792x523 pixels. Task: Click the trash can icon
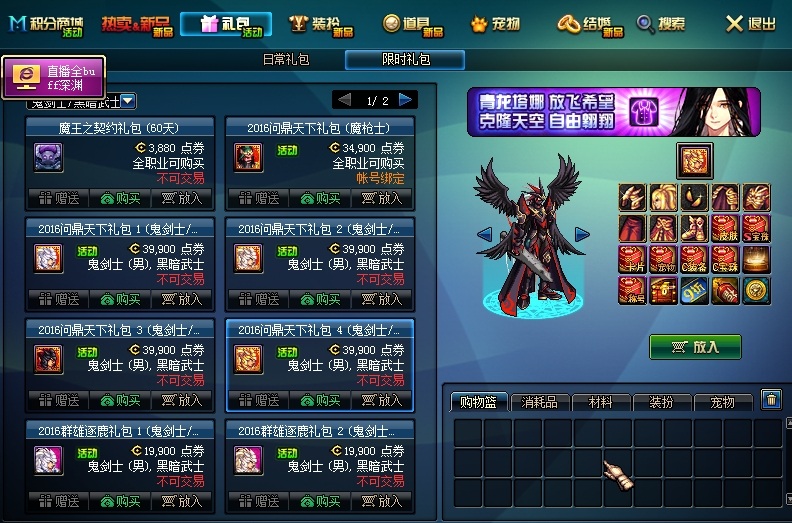(770, 399)
